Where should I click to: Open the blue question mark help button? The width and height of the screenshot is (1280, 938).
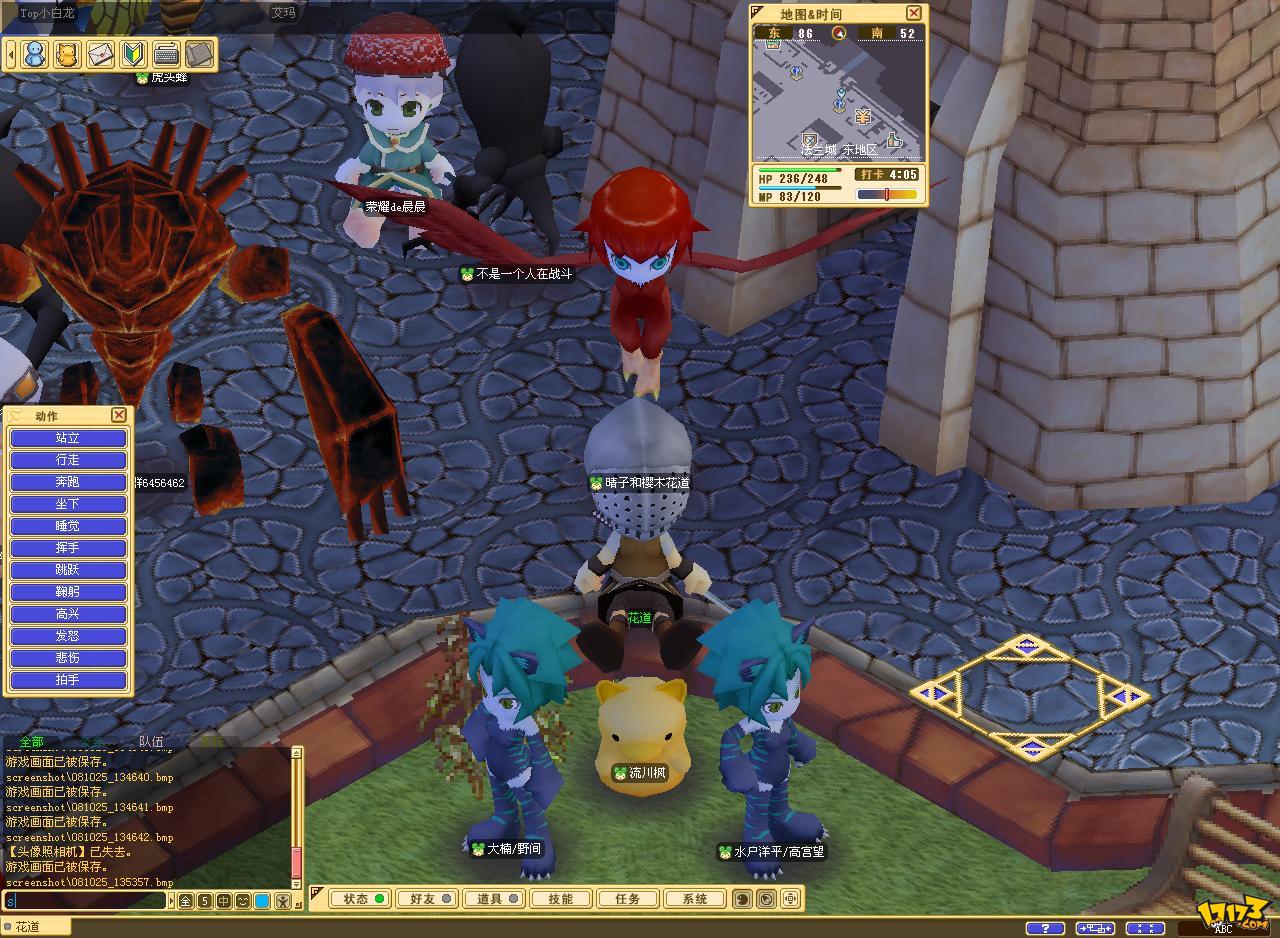point(1045,928)
